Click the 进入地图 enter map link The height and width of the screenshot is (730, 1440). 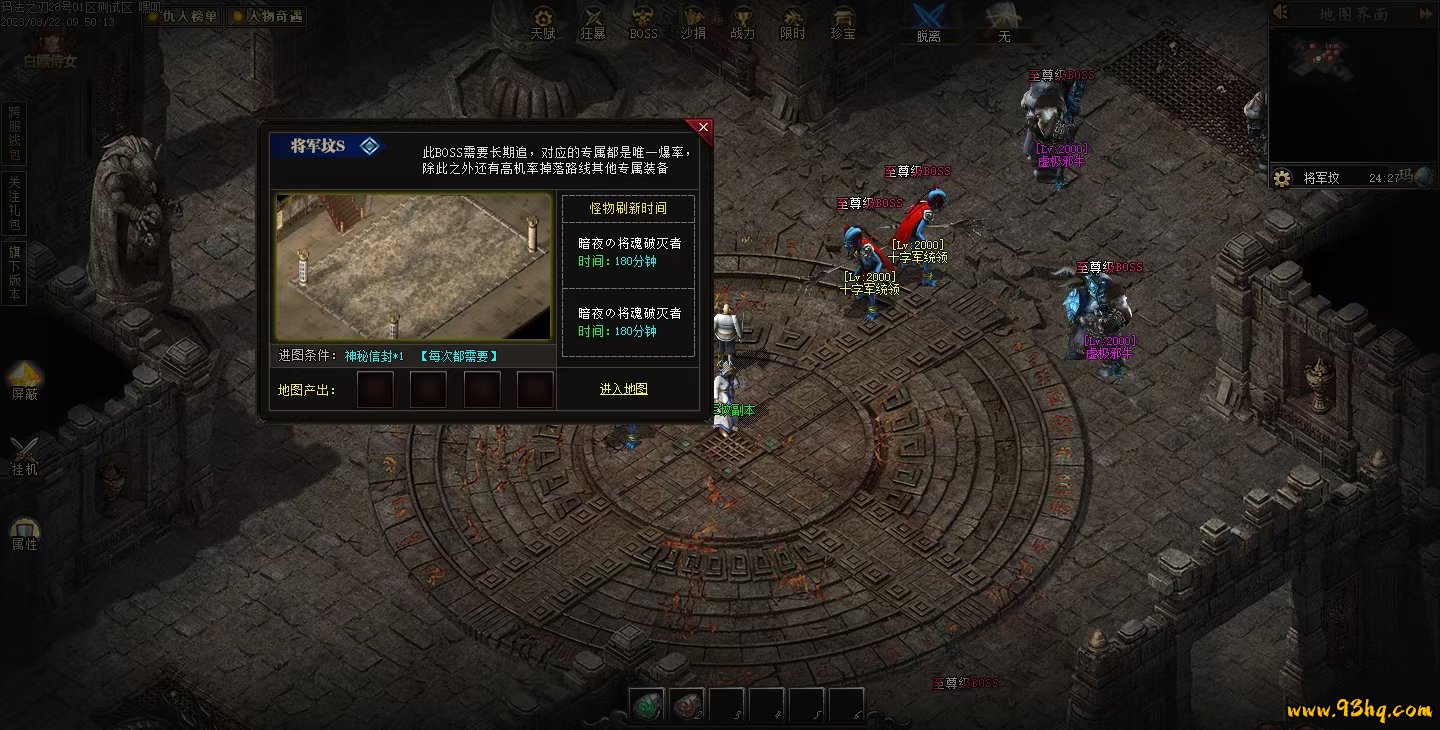coord(624,389)
